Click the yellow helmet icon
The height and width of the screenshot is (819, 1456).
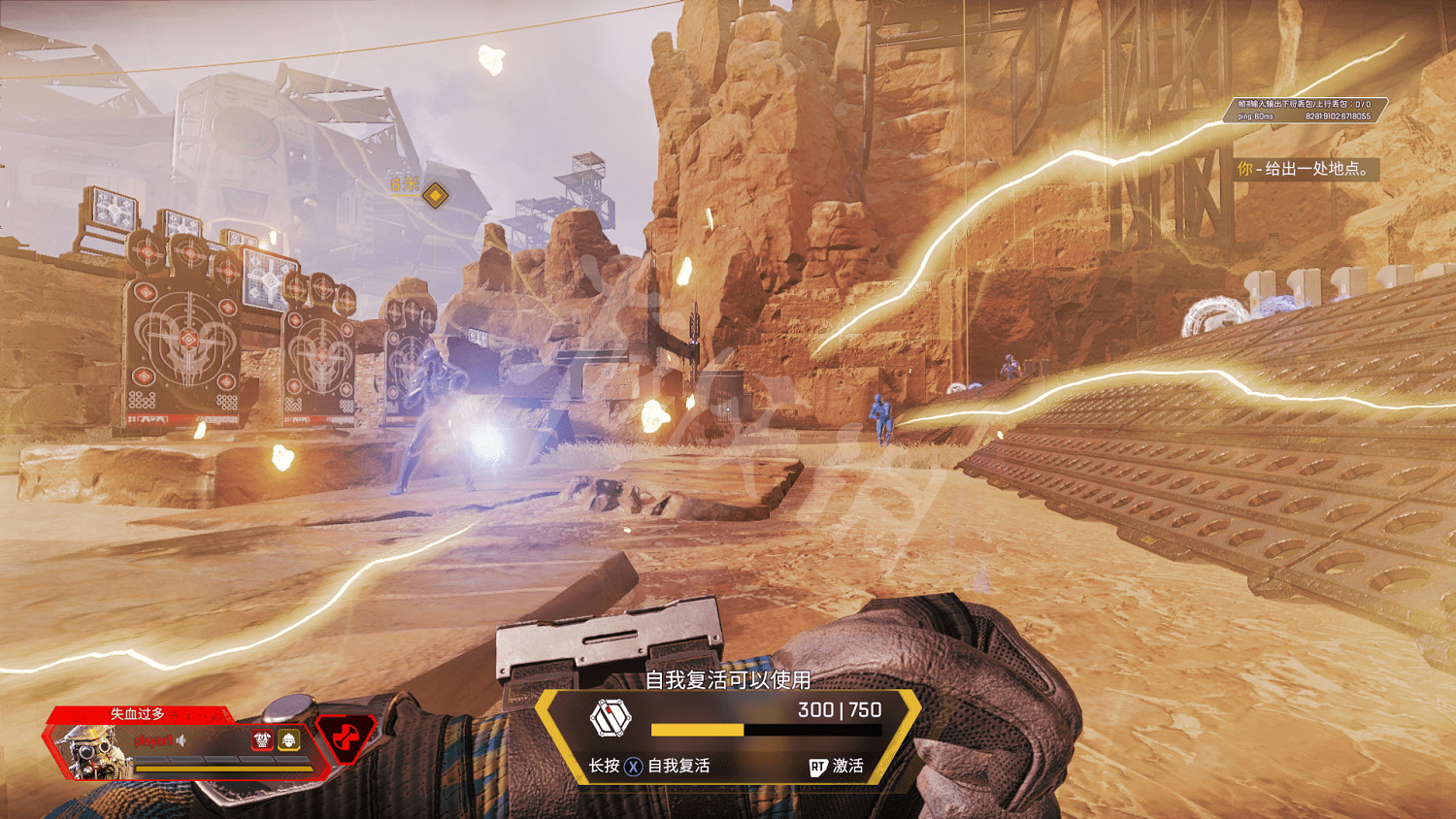289,740
